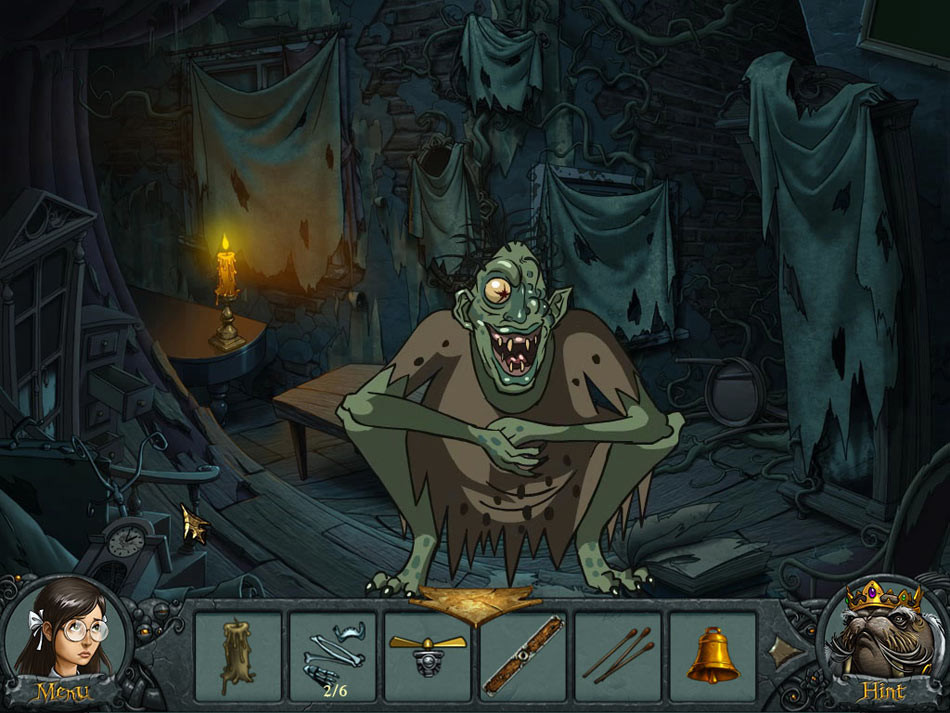
Task: Pick the bones slot showing 2/6
Action: pyautogui.click(x=333, y=656)
